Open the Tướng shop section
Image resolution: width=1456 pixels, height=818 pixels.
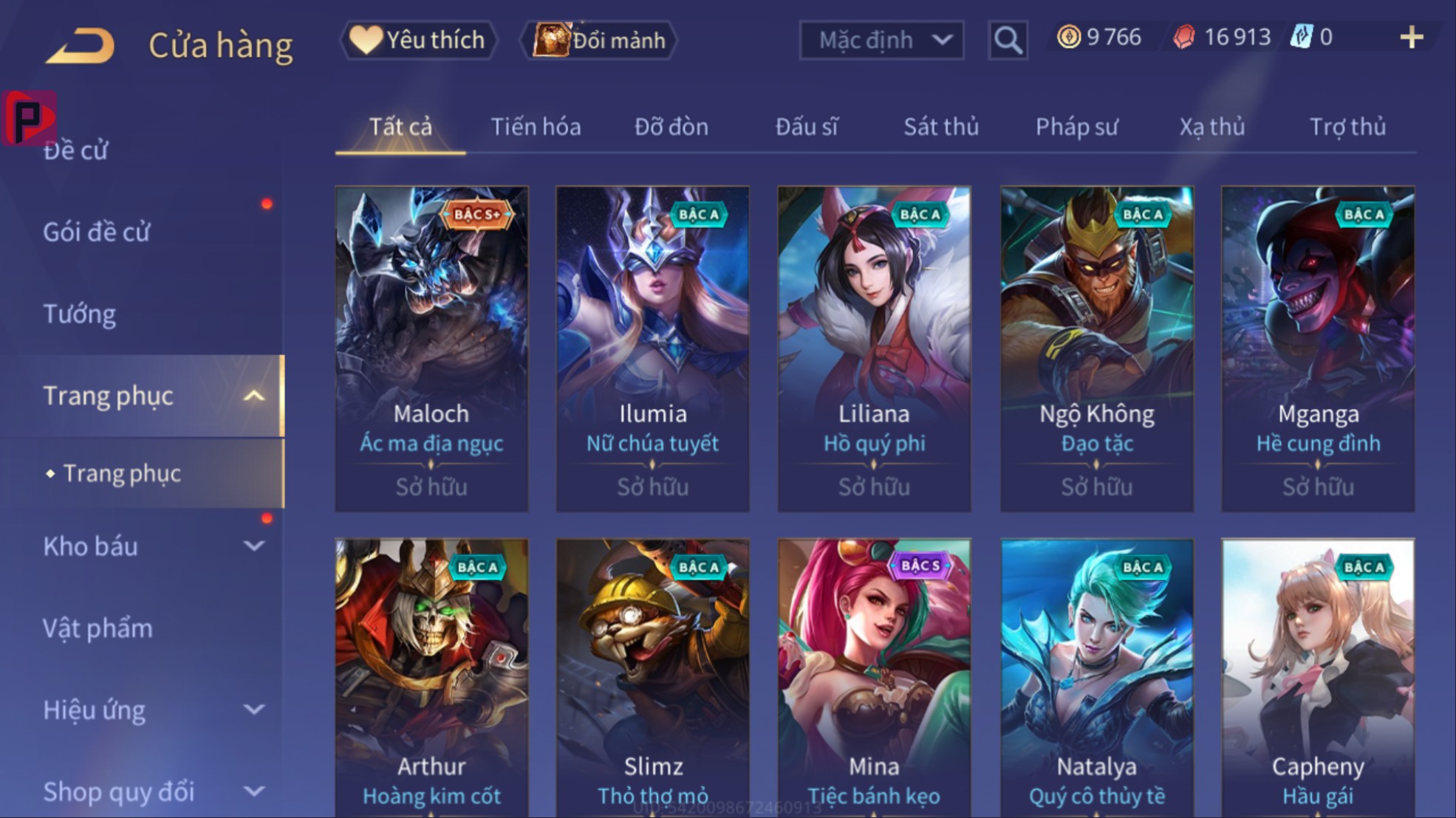tap(80, 314)
